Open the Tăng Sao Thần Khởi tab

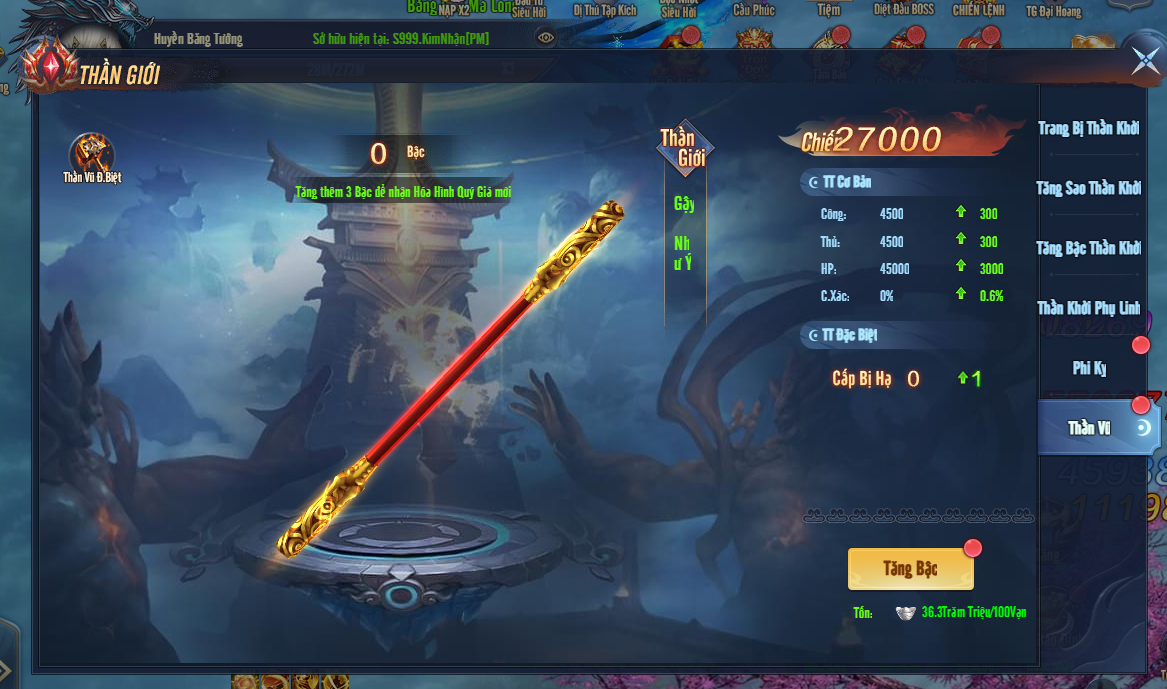[1088, 188]
